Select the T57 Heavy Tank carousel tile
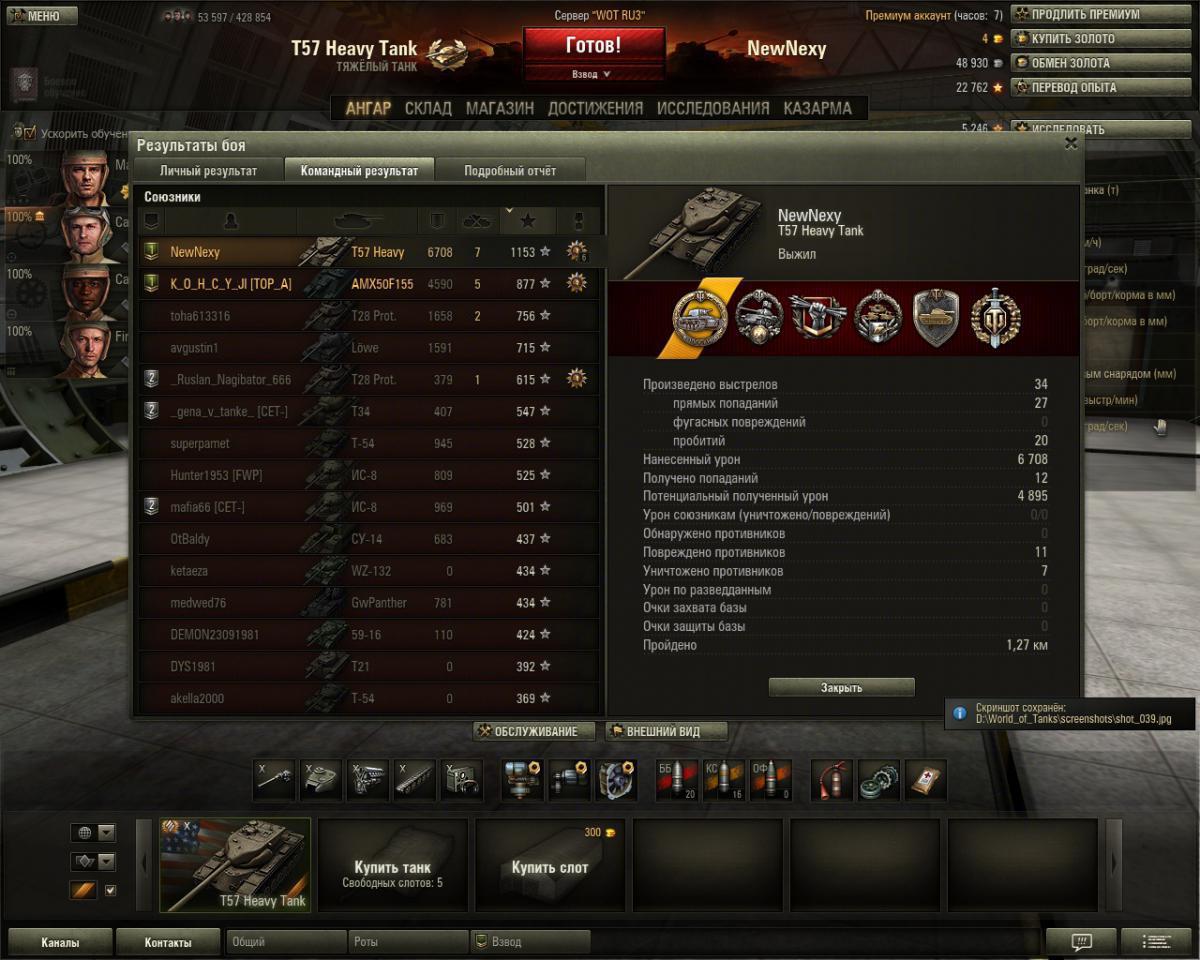1200x960 pixels. [x=235, y=865]
